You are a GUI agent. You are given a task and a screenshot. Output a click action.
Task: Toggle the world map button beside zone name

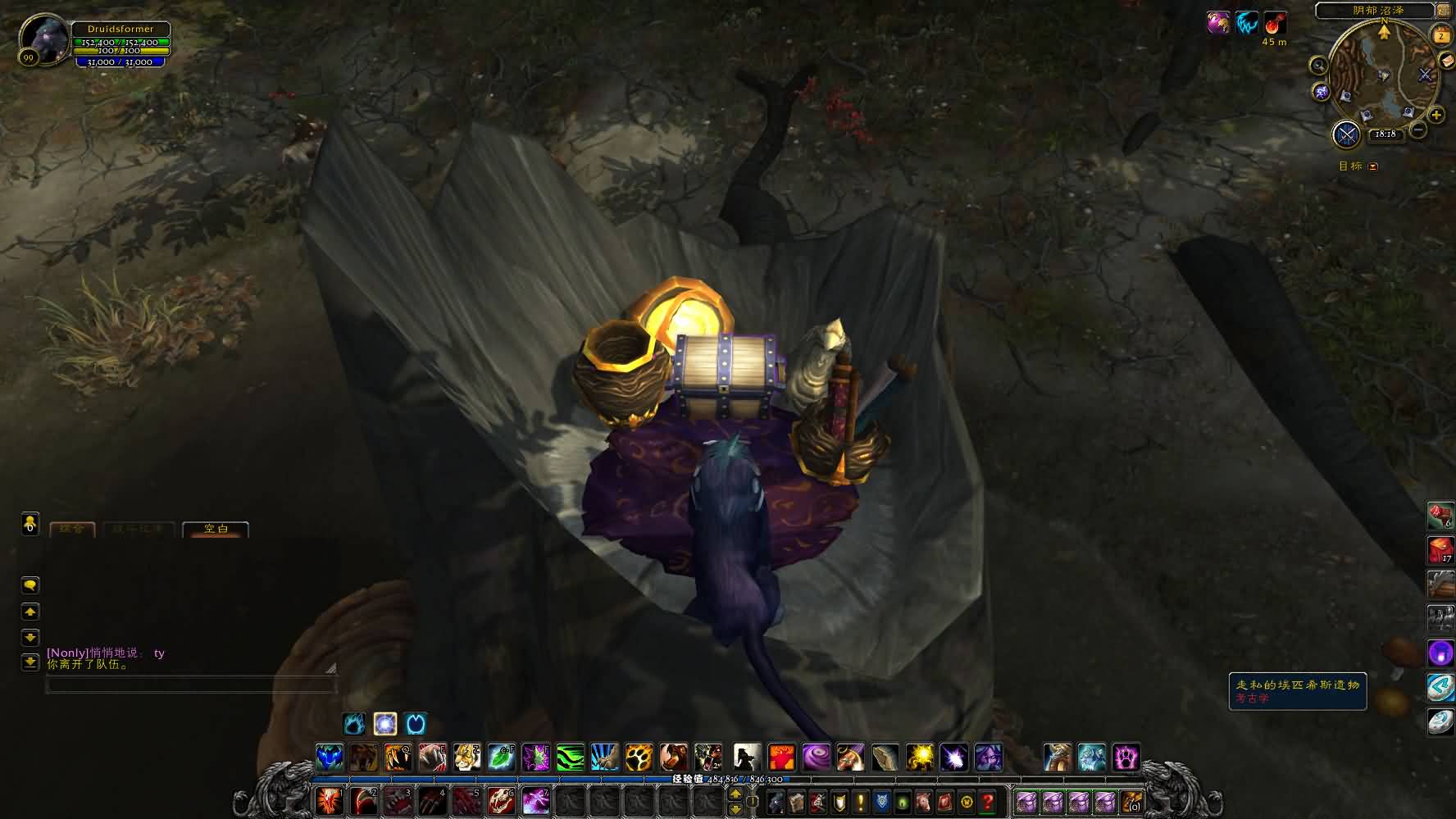(x=1443, y=10)
